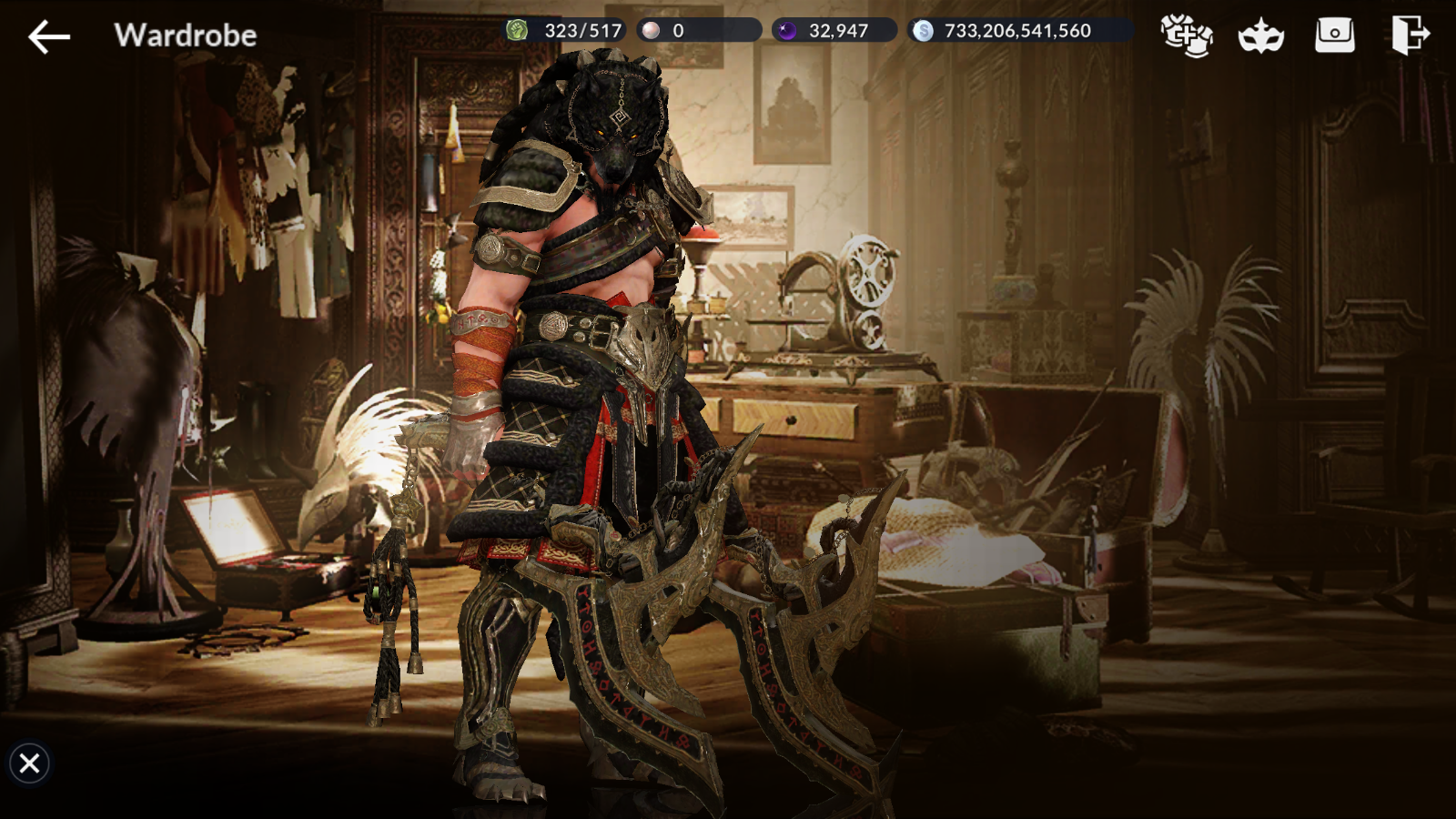Tap the black pearl currency icon

click(x=787, y=31)
